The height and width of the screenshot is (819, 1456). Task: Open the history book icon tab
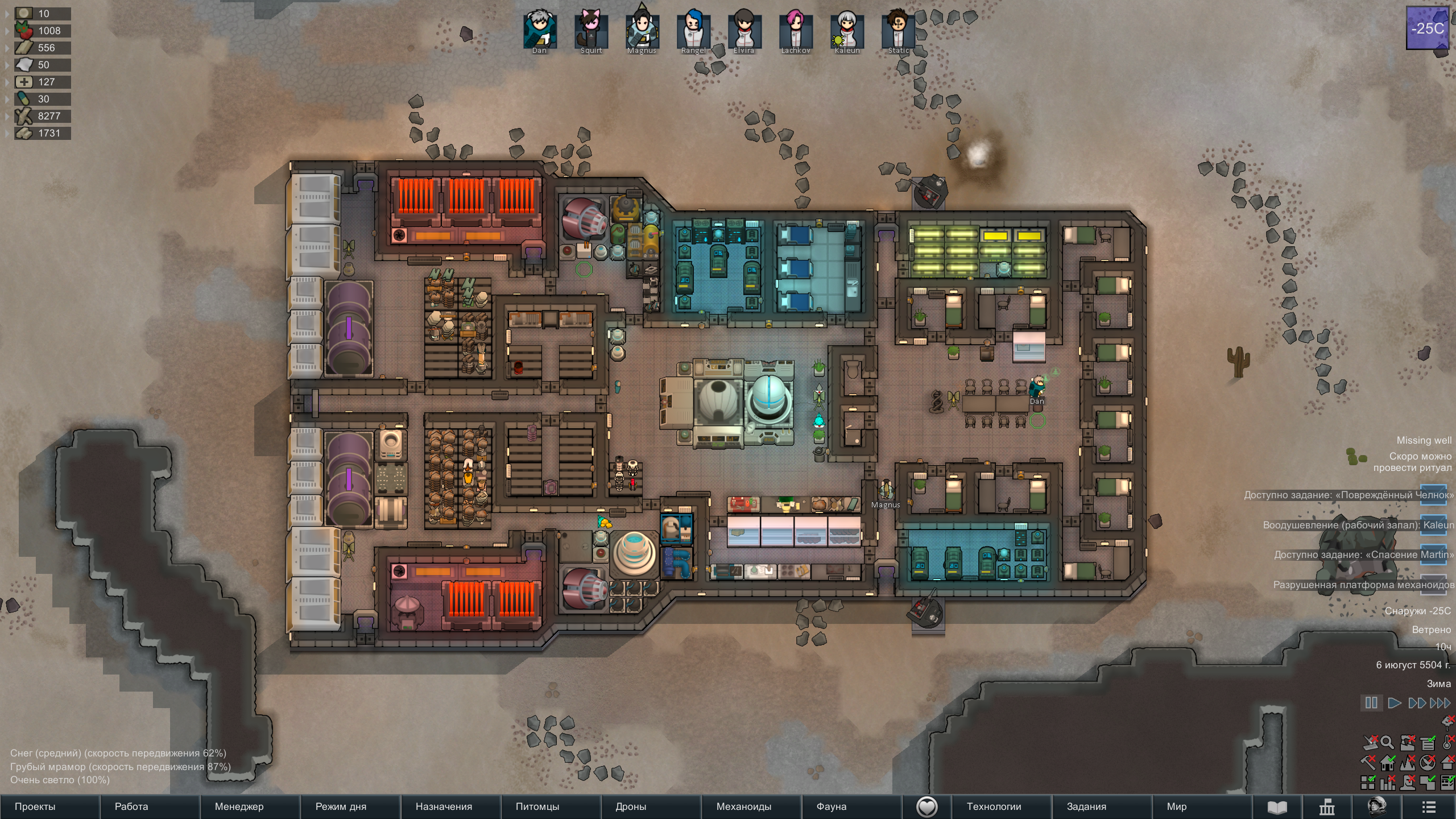point(1277,807)
